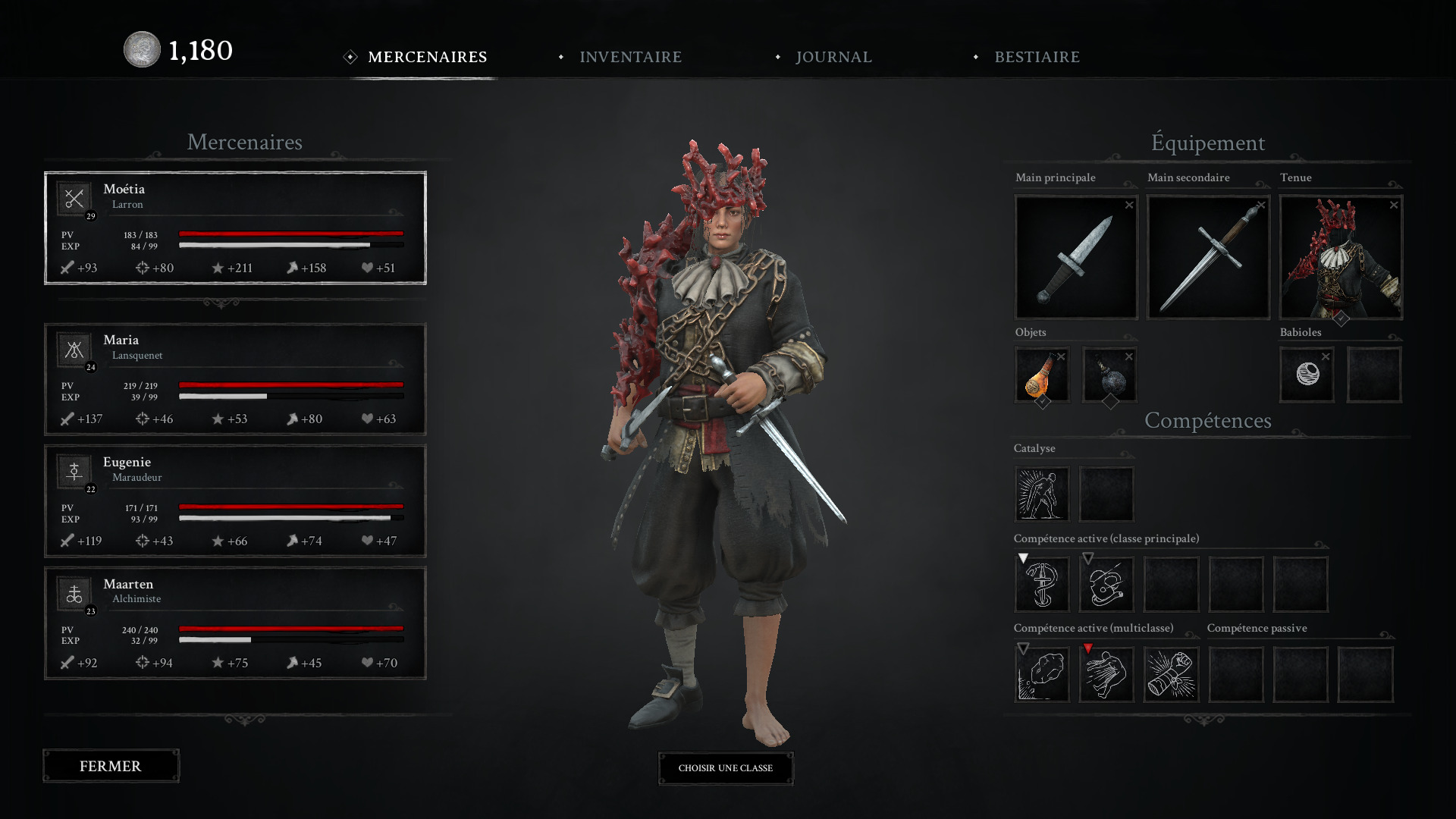Close the menu with Fermer

(111, 766)
